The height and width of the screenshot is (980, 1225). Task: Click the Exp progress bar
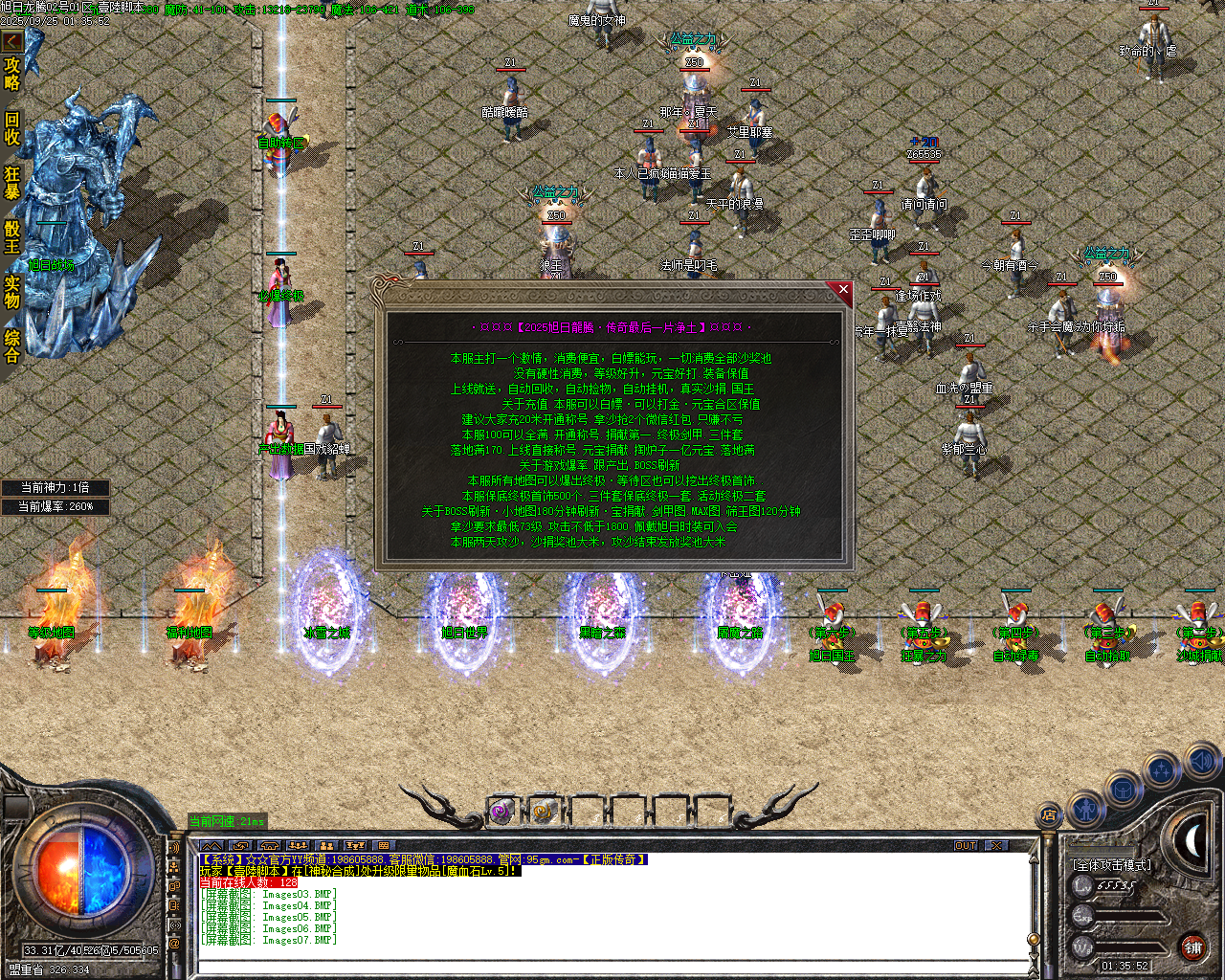[1129, 914]
